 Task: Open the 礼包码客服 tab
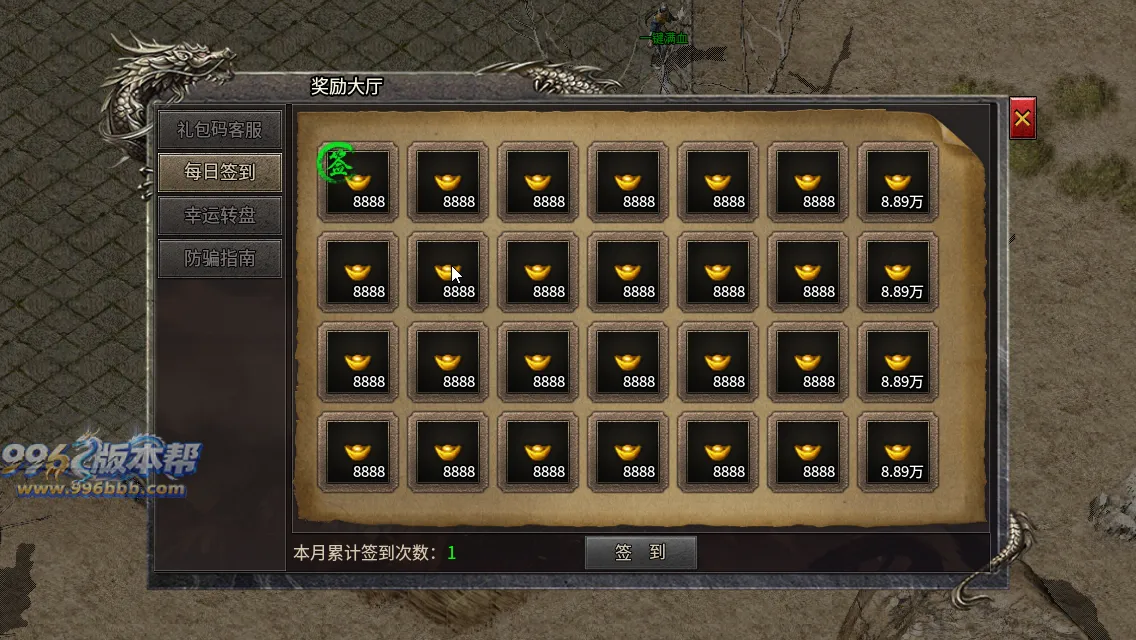click(x=219, y=129)
